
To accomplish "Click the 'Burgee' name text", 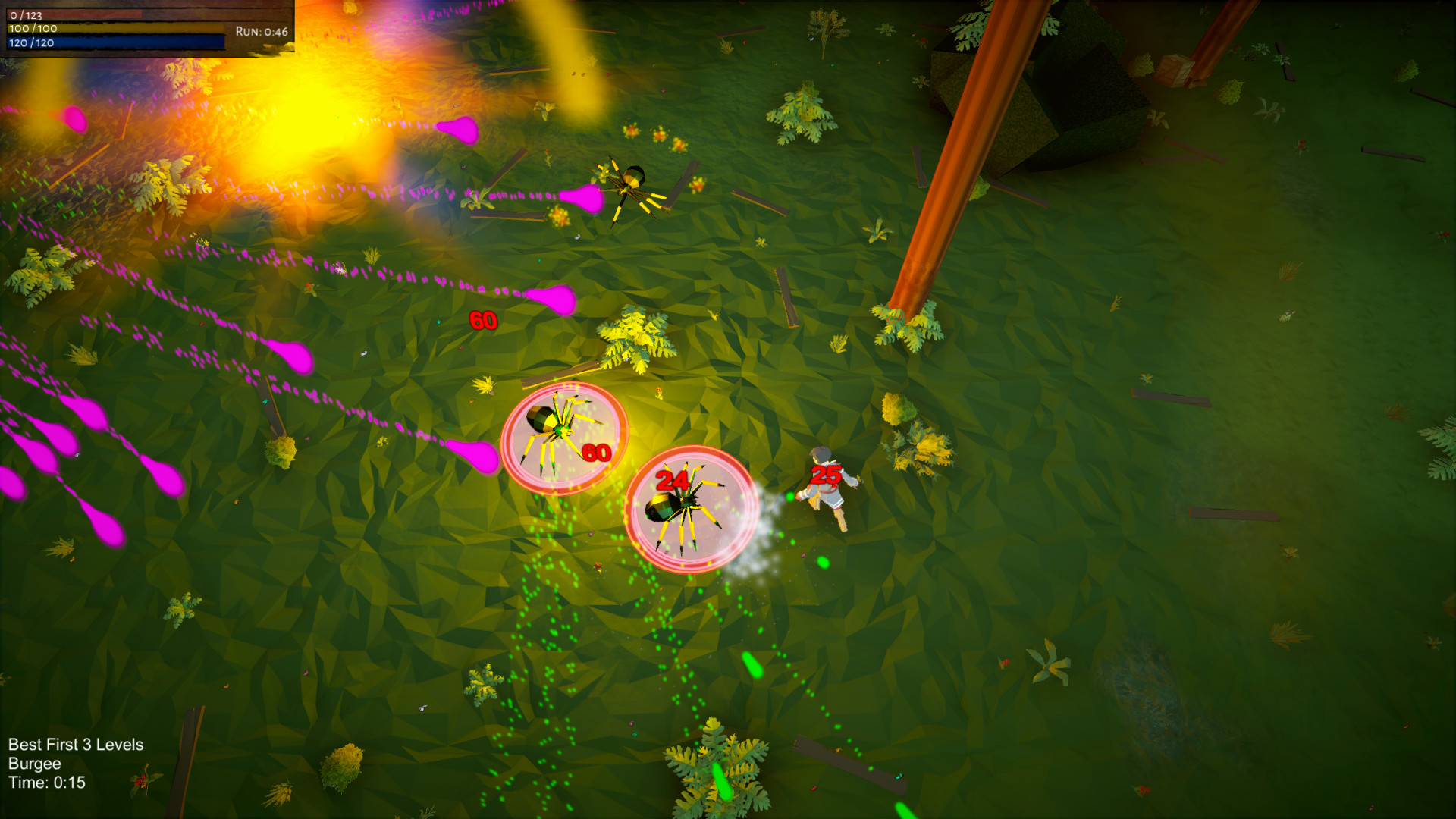I will click(x=33, y=765).
